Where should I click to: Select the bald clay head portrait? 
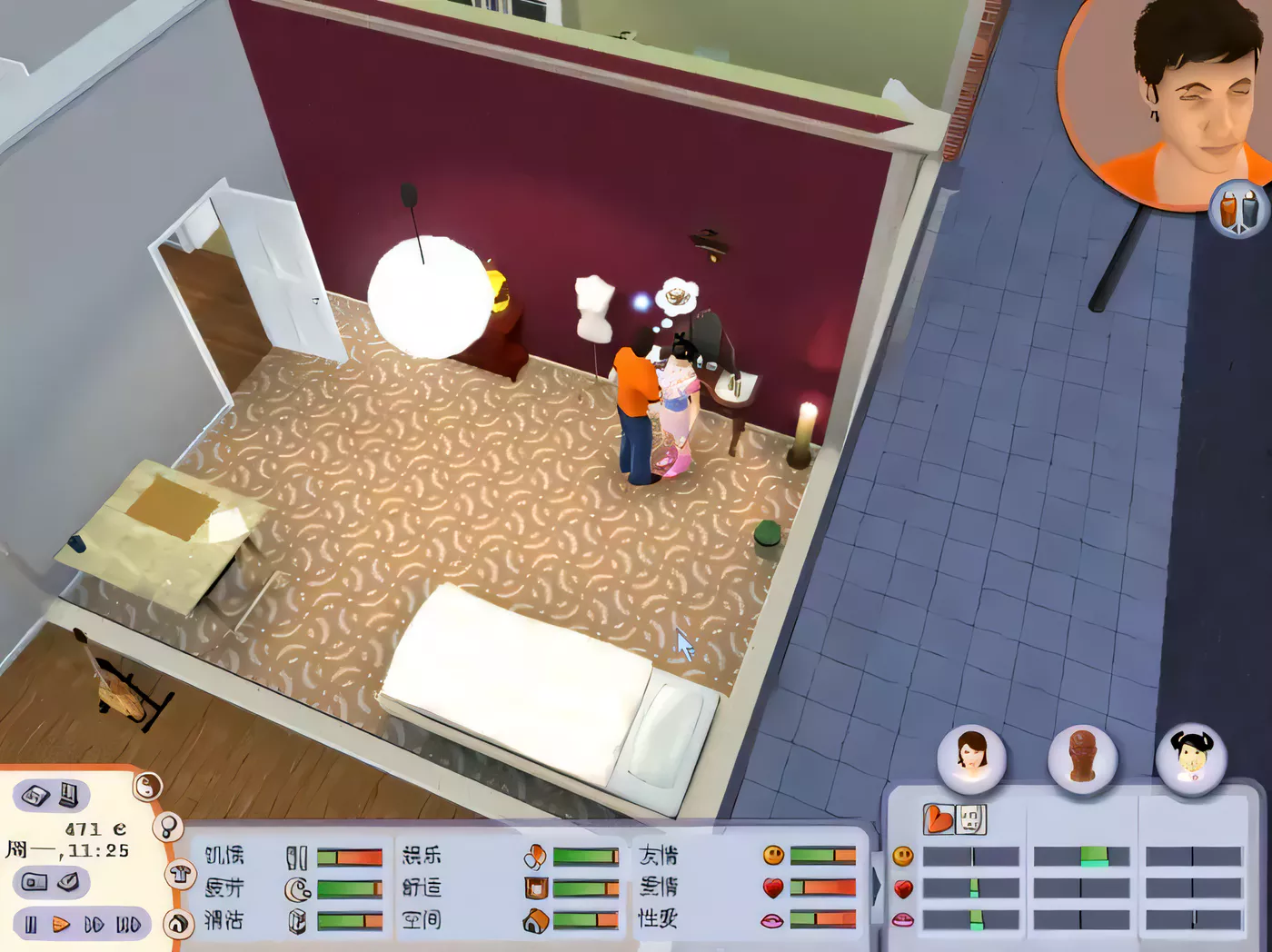pyautogui.click(x=1081, y=756)
